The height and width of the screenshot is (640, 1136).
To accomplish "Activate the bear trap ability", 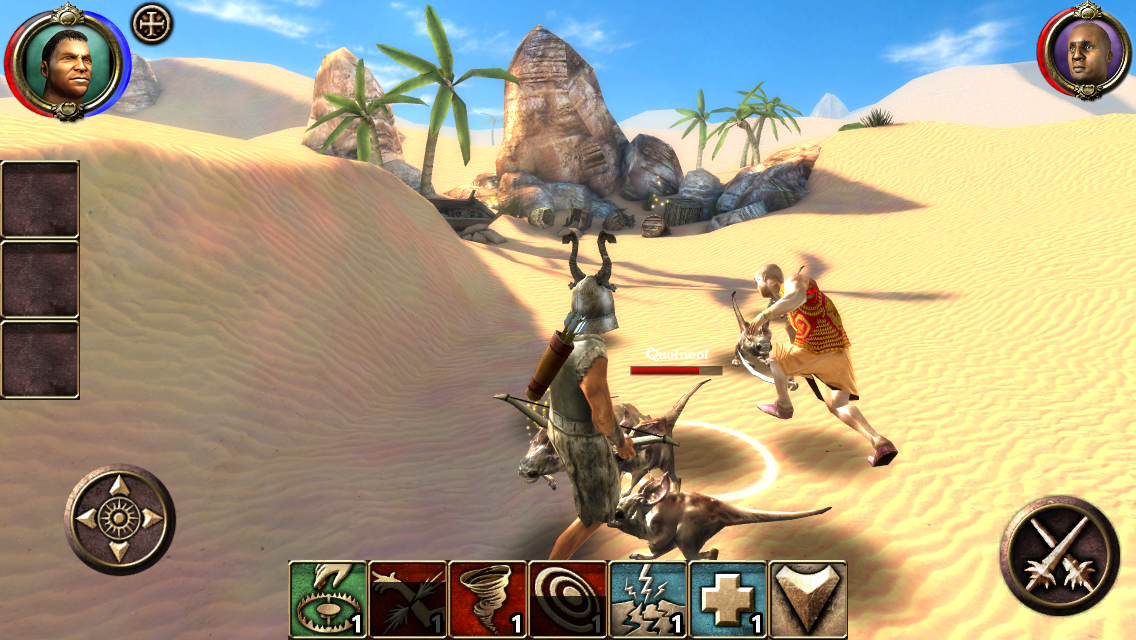I will pos(327,599).
